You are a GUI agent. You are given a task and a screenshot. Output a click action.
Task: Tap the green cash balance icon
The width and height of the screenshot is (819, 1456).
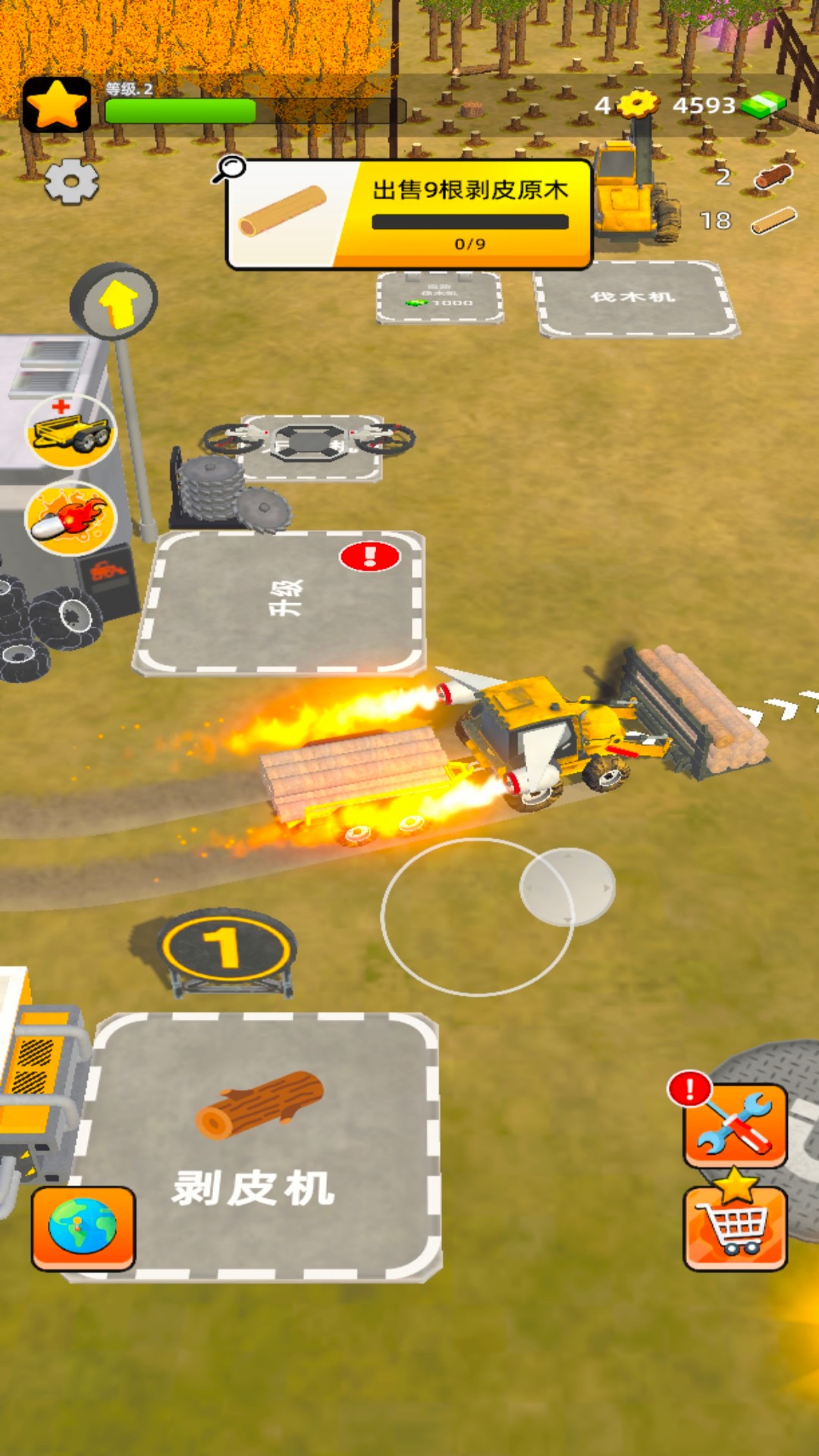tap(763, 105)
